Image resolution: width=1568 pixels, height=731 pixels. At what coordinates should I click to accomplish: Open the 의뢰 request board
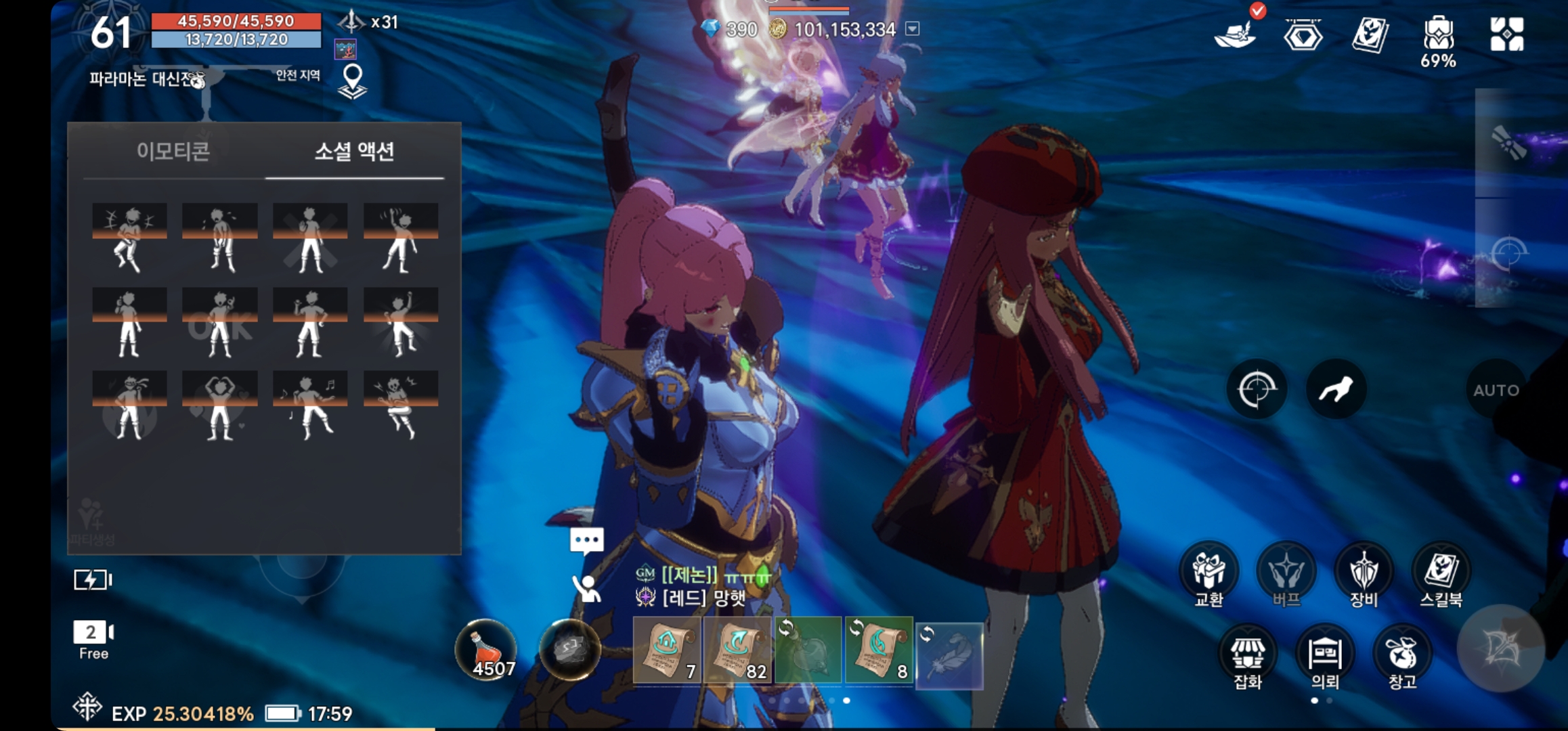click(x=1324, y=658)
